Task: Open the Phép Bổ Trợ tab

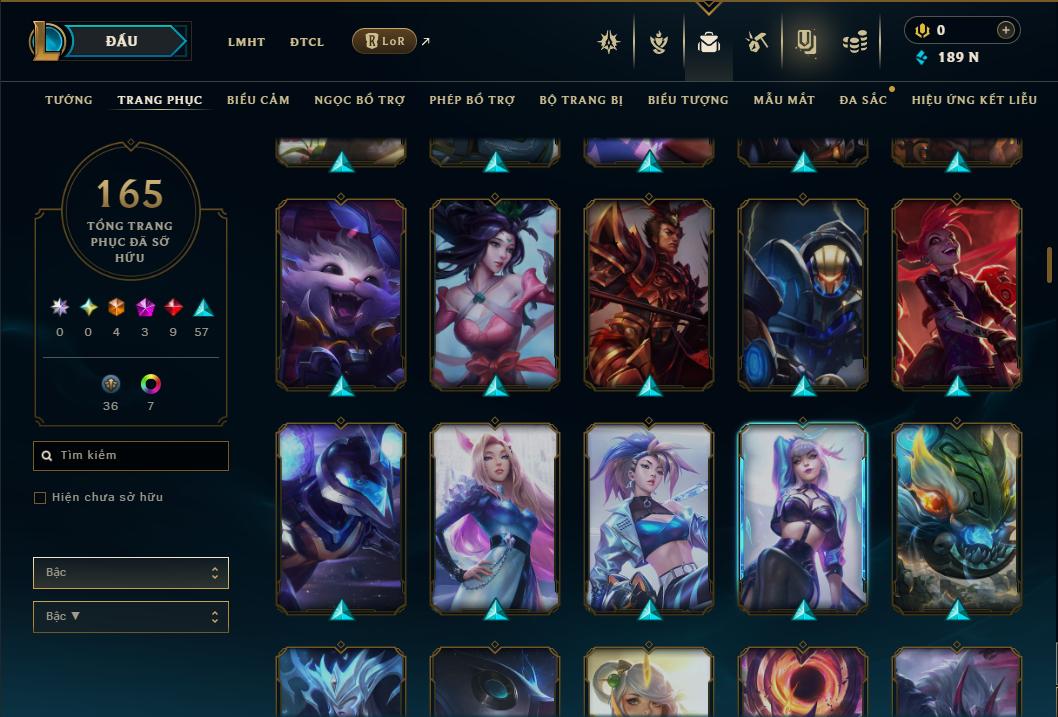Action: point(472,100)
